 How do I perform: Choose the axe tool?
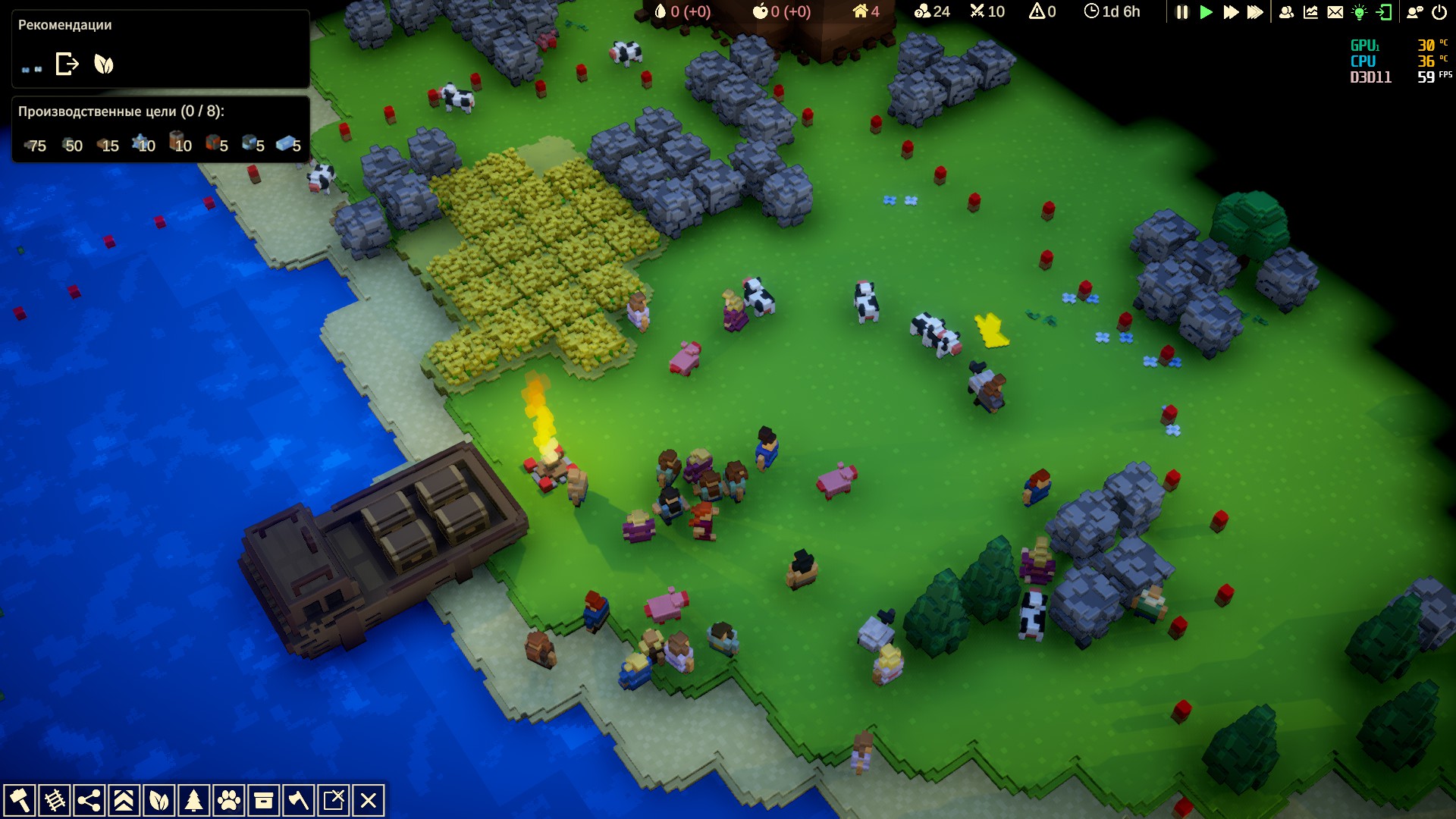point(298,801)
